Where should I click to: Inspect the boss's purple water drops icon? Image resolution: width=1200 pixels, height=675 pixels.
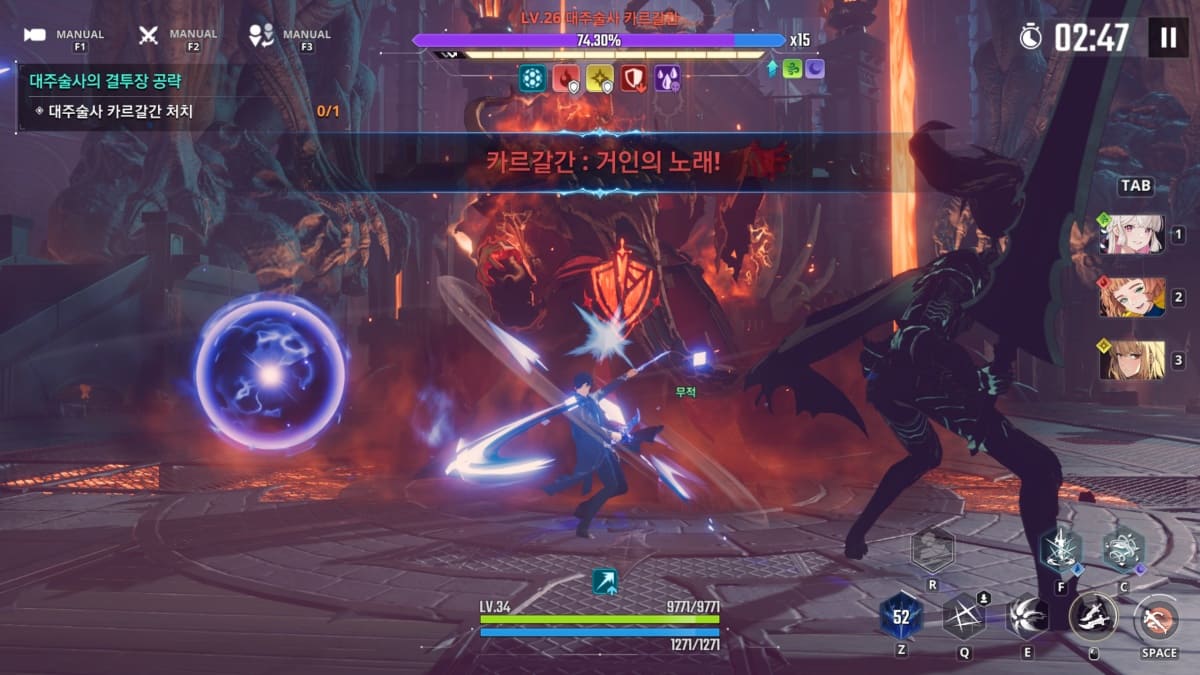667,79
